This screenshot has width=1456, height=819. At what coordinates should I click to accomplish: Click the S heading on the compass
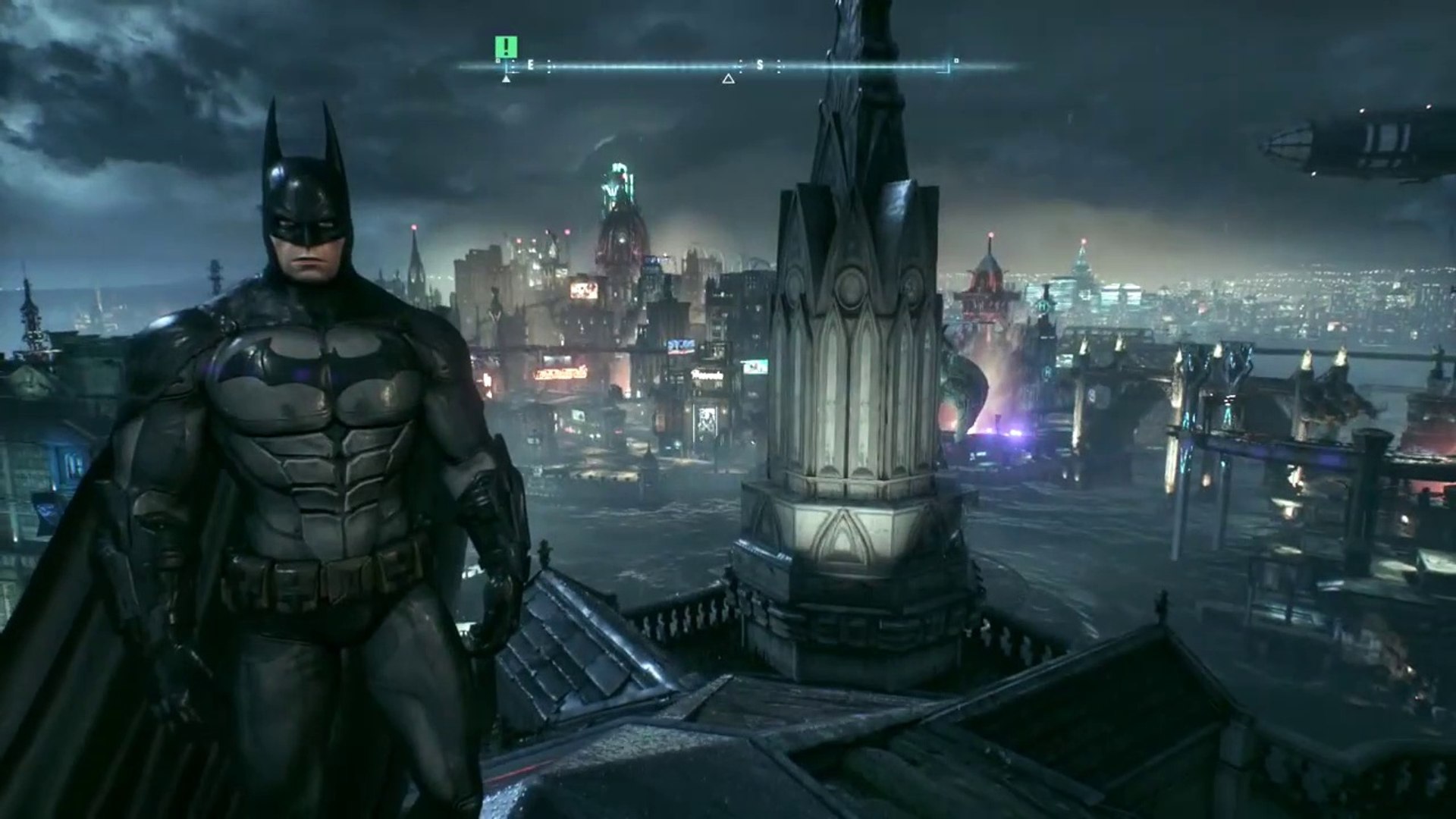click(x=760, y=66)
